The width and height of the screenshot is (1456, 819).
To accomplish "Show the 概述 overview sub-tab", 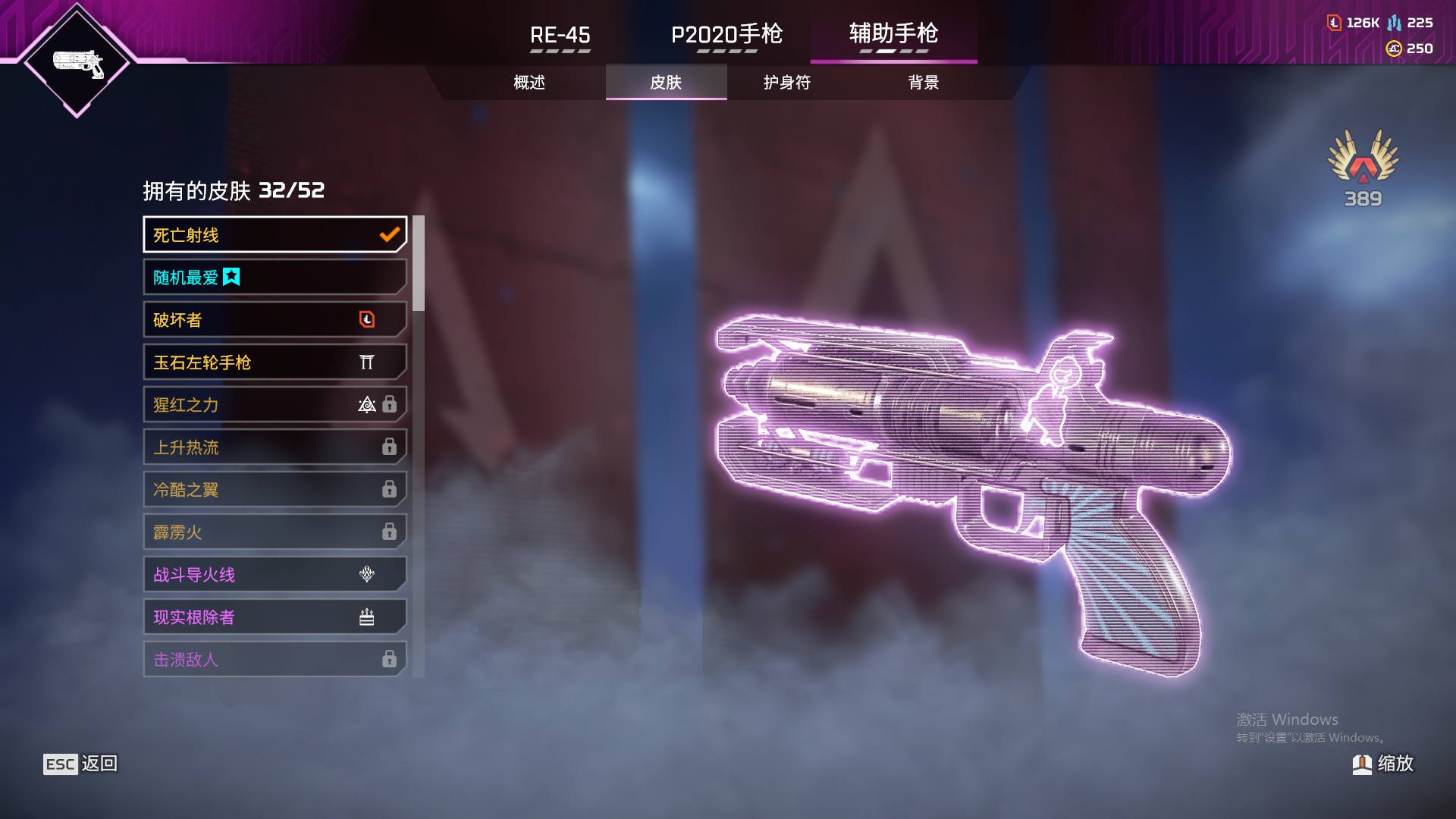I will pos(529,82).
